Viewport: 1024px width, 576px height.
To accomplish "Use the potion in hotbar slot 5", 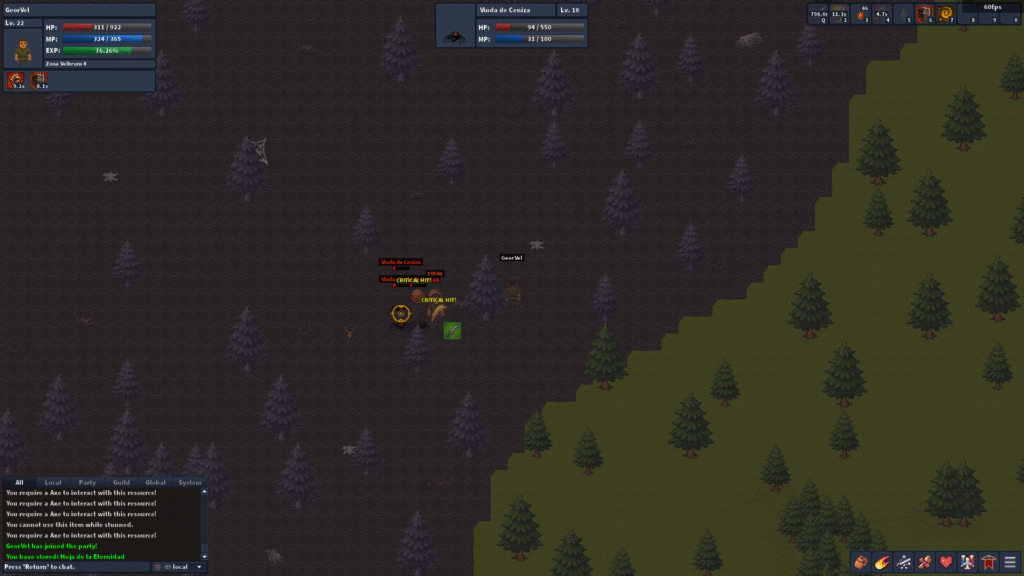I will [904, 14].
